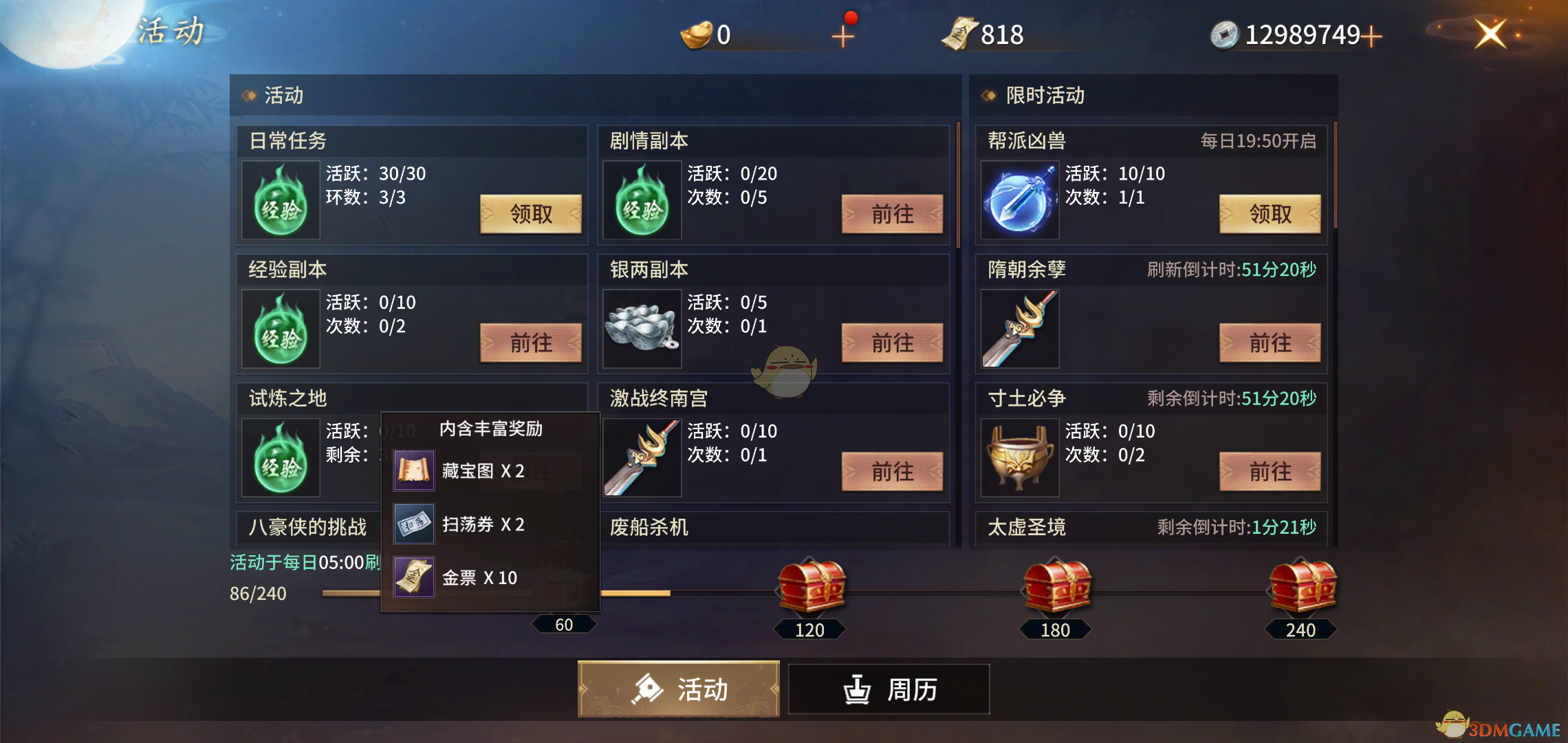This screenshot has height=743, width=1568.
Task: Click the halberd icon in 激战终南宫
Action: [641, 457]
